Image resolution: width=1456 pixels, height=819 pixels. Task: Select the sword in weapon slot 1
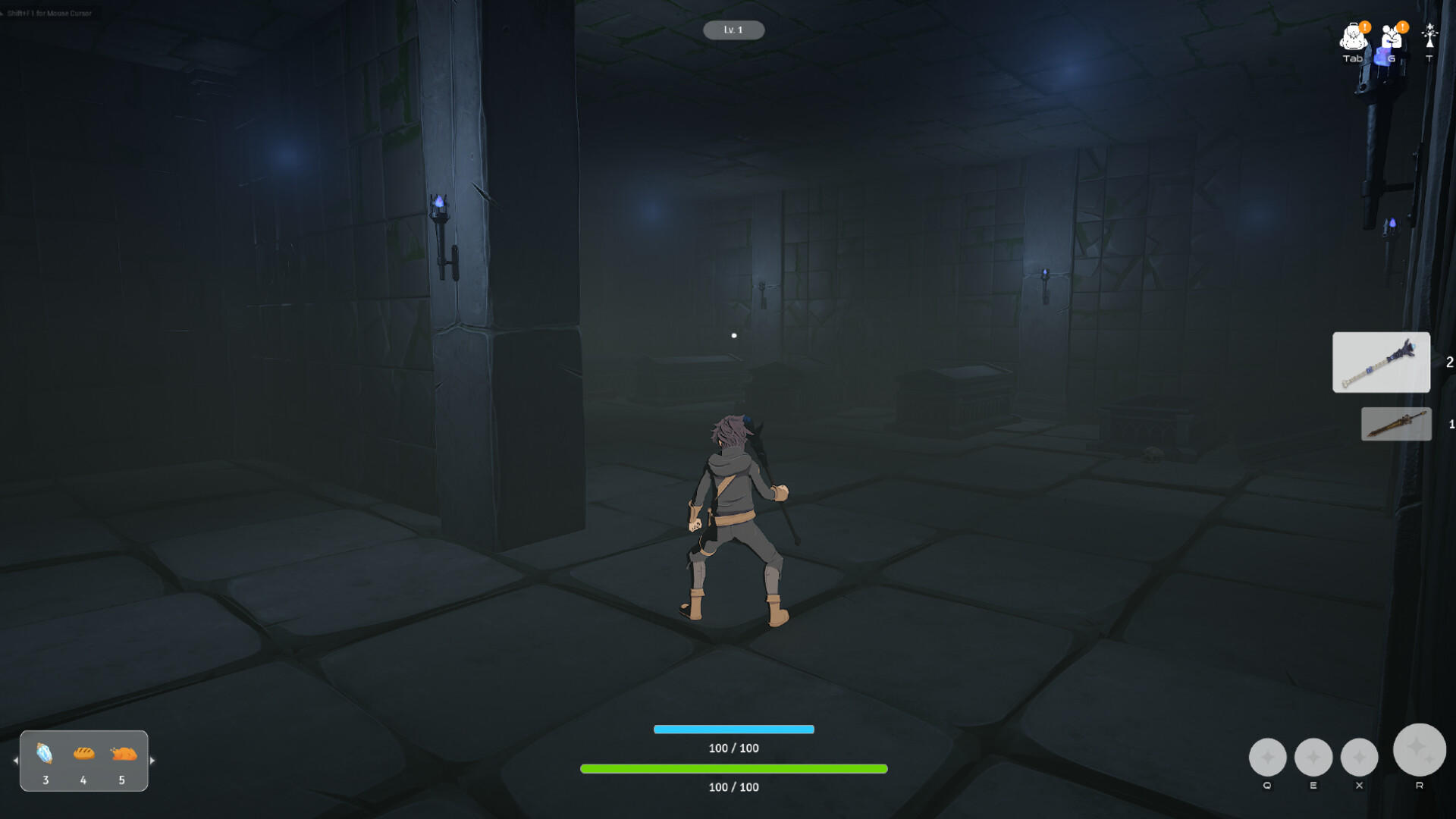coord(1397,424)
